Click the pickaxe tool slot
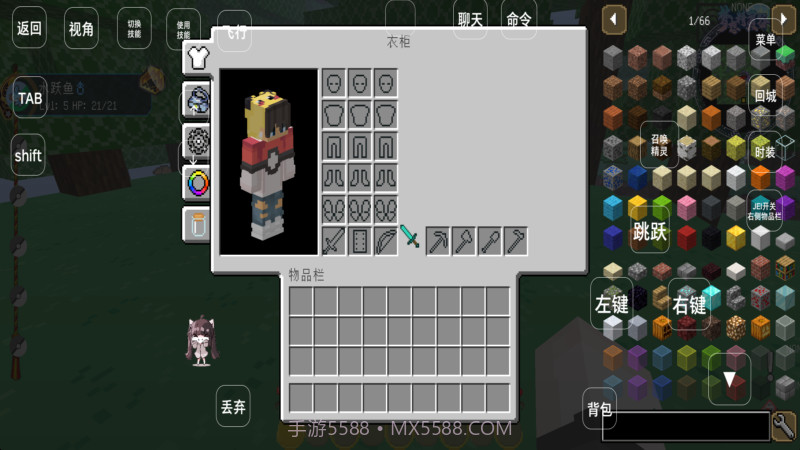 click(x=438, y=240)
